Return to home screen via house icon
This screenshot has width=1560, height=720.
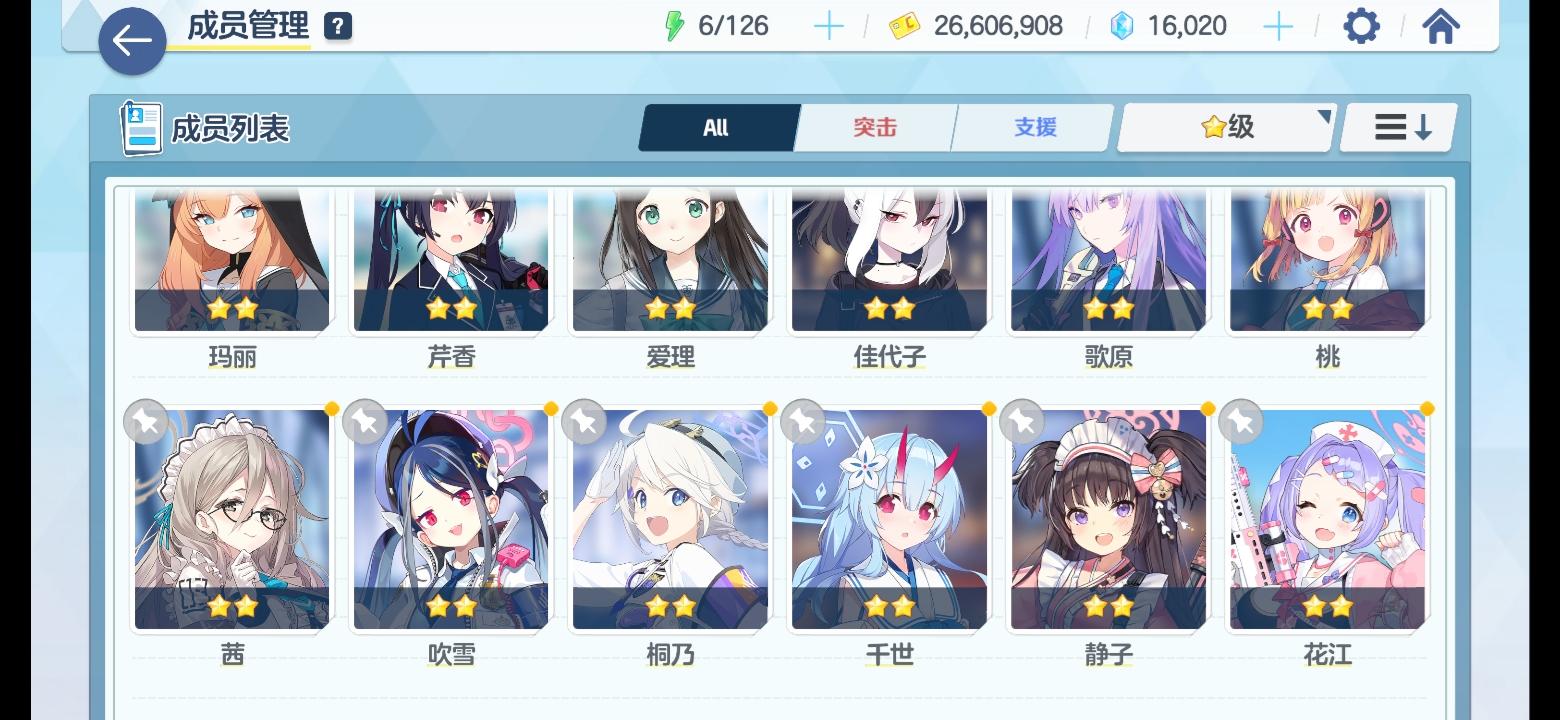(x=1440, y=26)
